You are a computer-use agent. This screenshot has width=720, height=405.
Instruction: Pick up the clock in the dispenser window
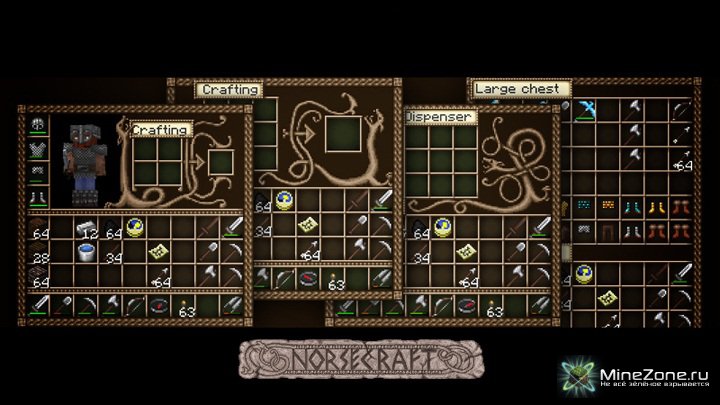pos(441,227)
